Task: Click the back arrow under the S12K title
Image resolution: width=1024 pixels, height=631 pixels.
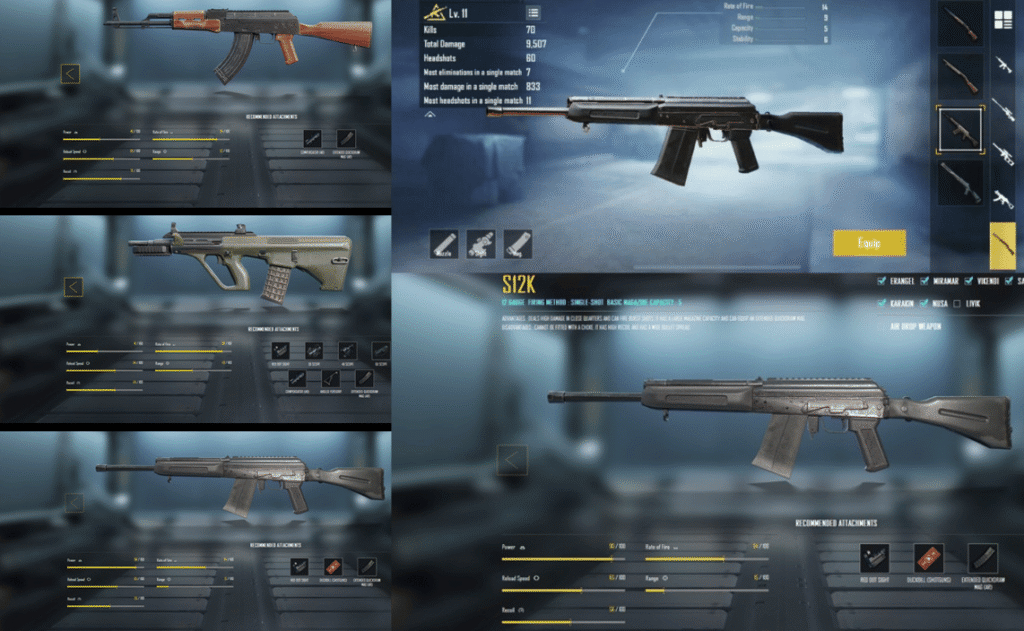Action: coord(512,459)
